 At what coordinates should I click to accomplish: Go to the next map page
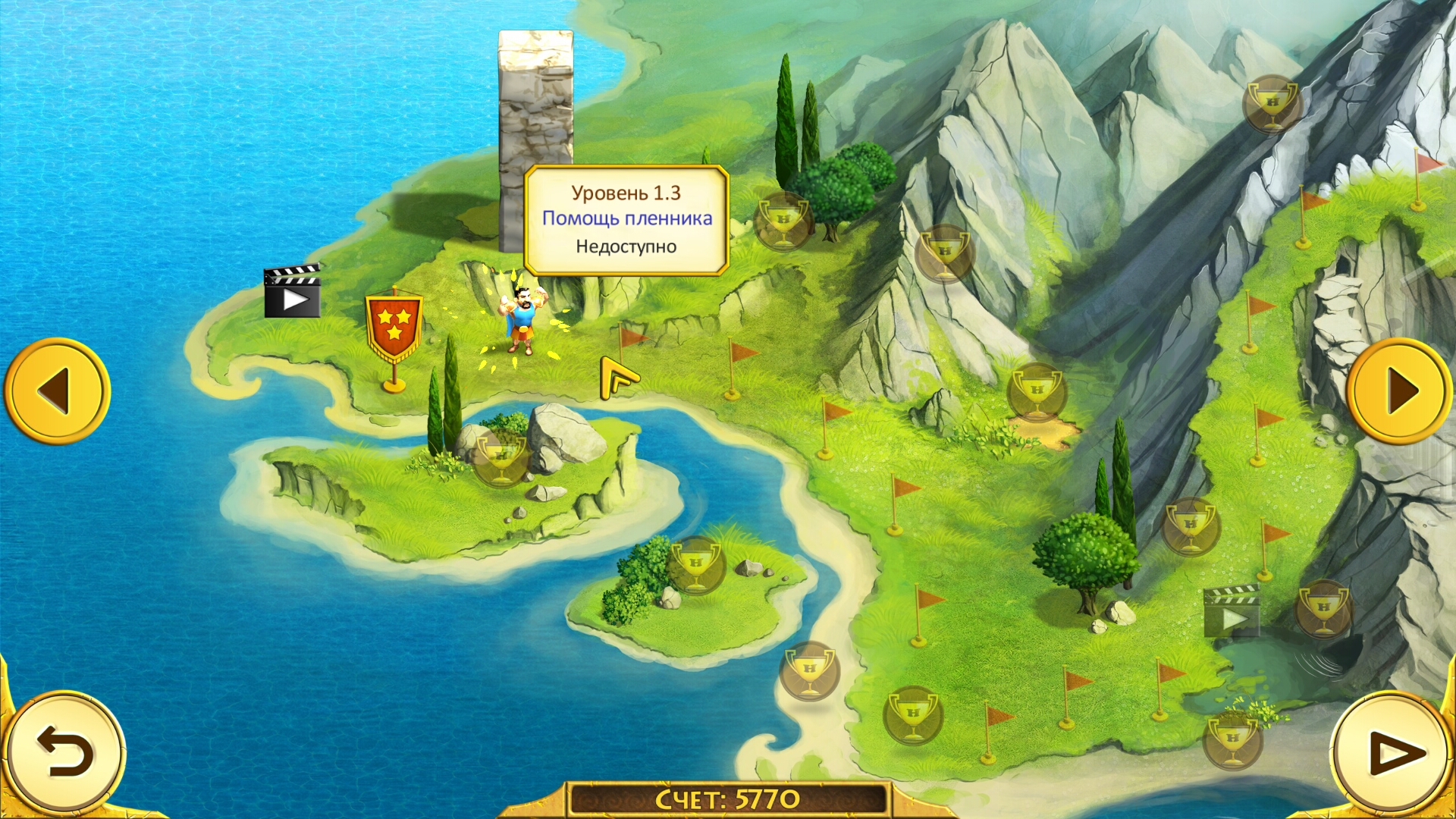coord(1400,391)
